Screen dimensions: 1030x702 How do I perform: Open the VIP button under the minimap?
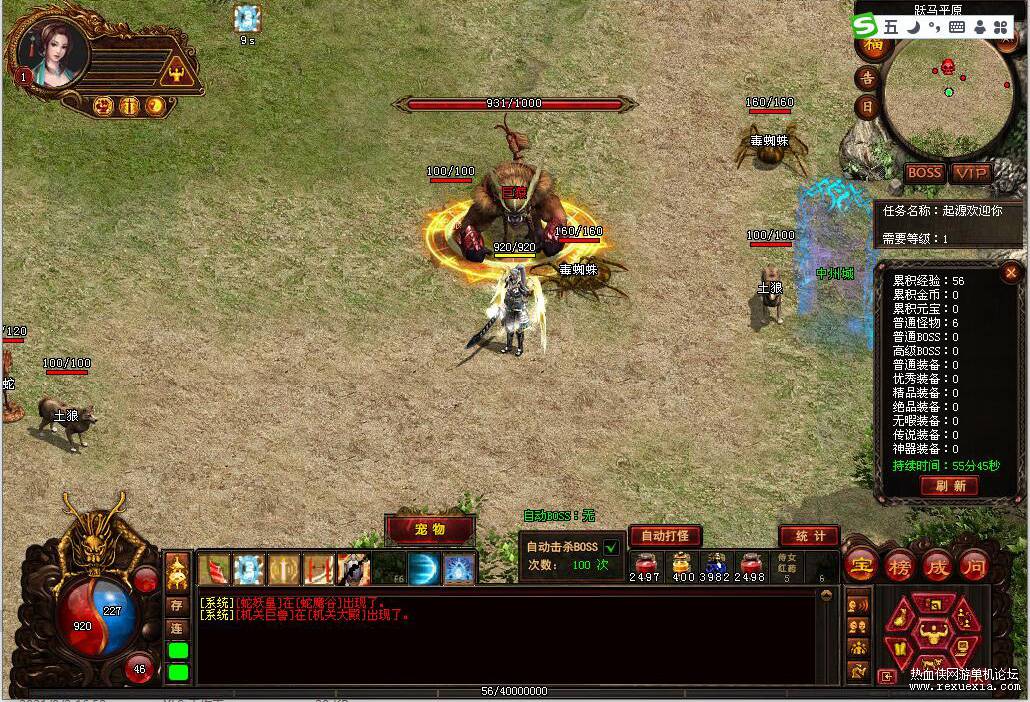(969, 173)
